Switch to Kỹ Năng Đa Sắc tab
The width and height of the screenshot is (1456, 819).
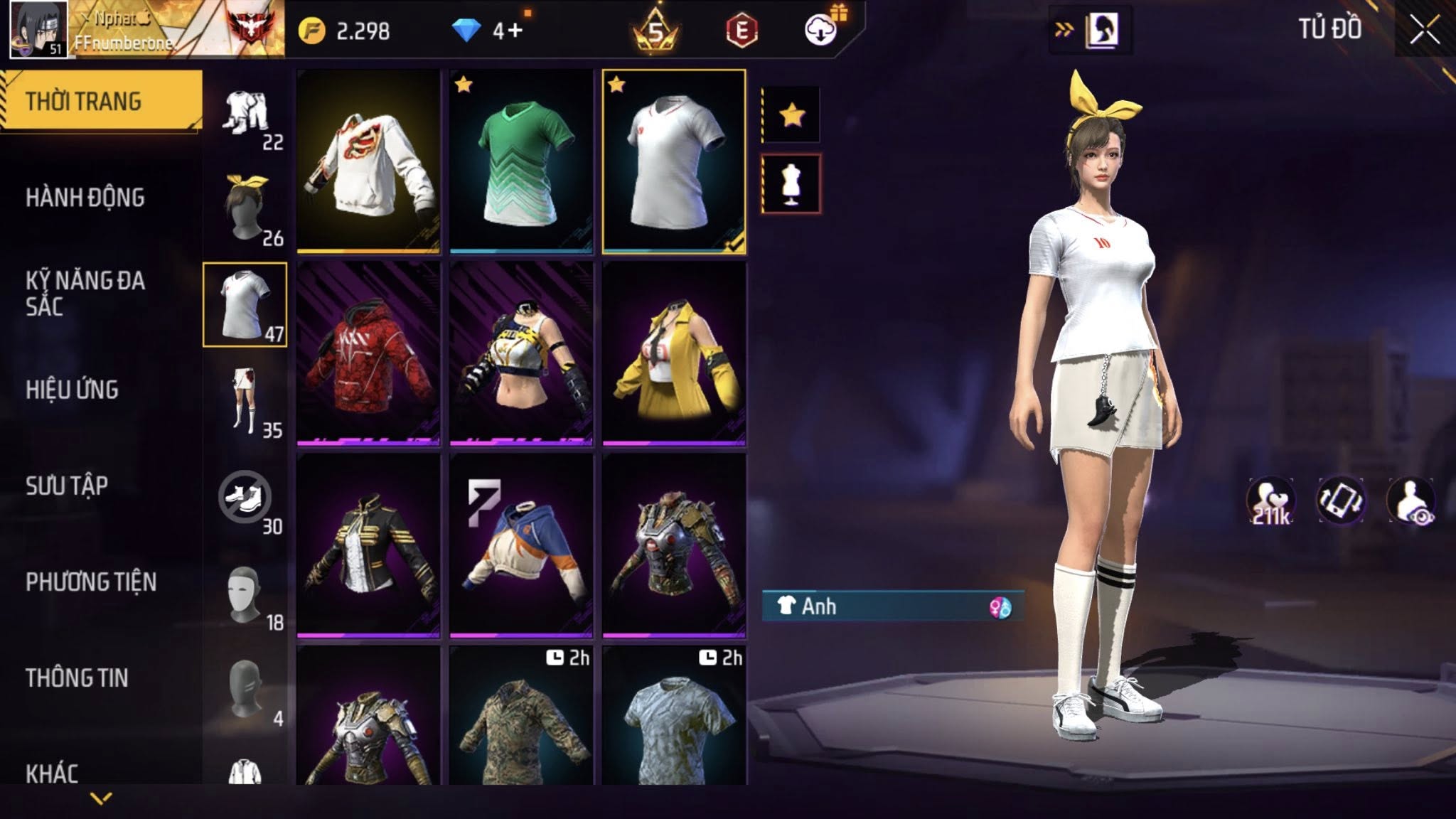pyautogui.click(x=85, y=293)
